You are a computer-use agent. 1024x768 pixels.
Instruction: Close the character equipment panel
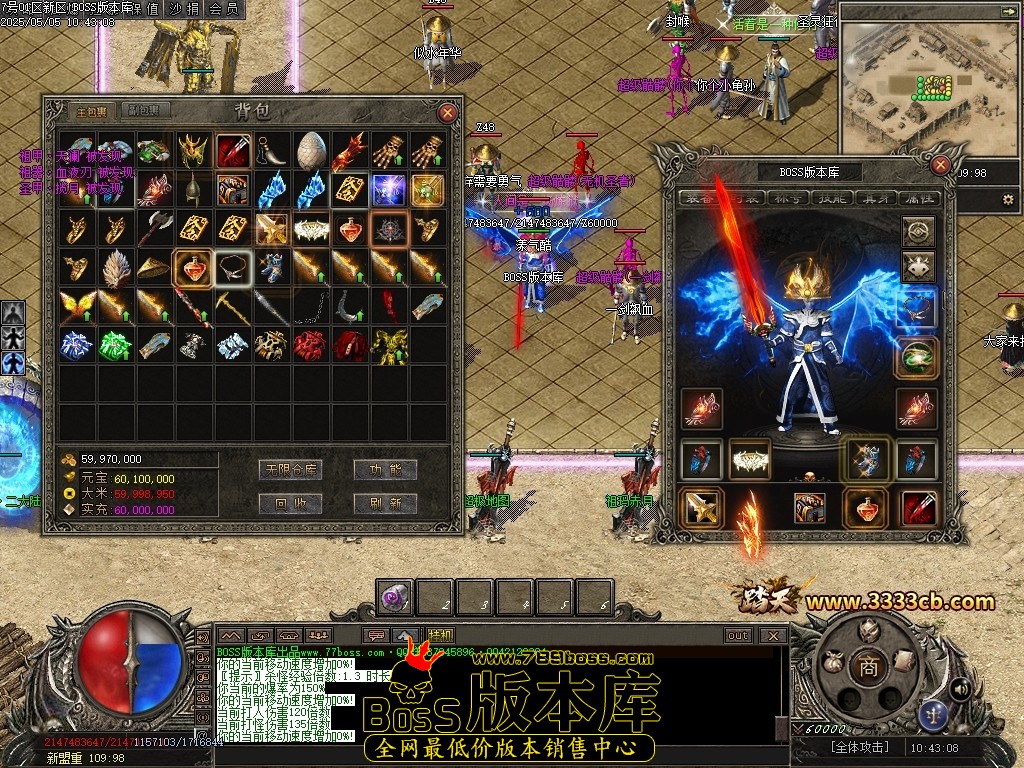click(940, 164)
